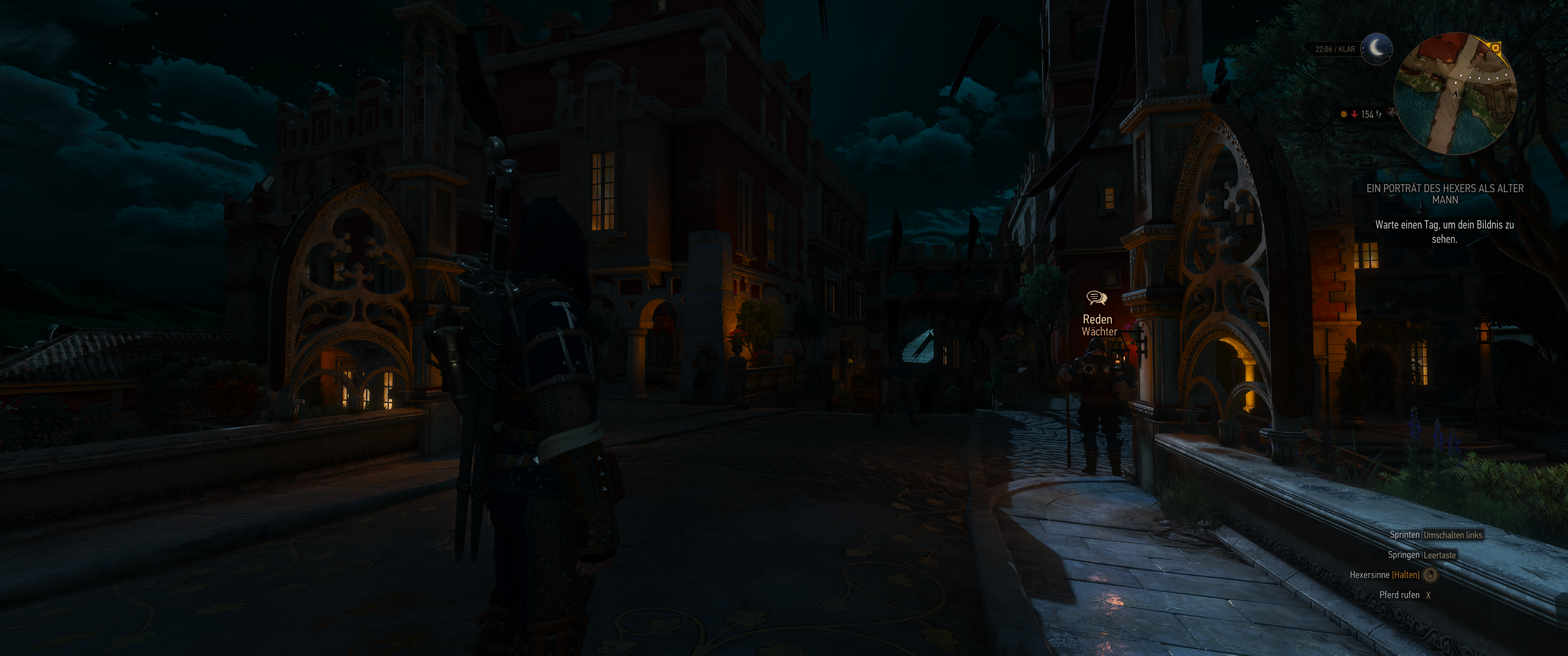Viewport: 1568px width, 656px height.
Task: Click the yellow quest marker on the minimap
Action: (1496, 48)
